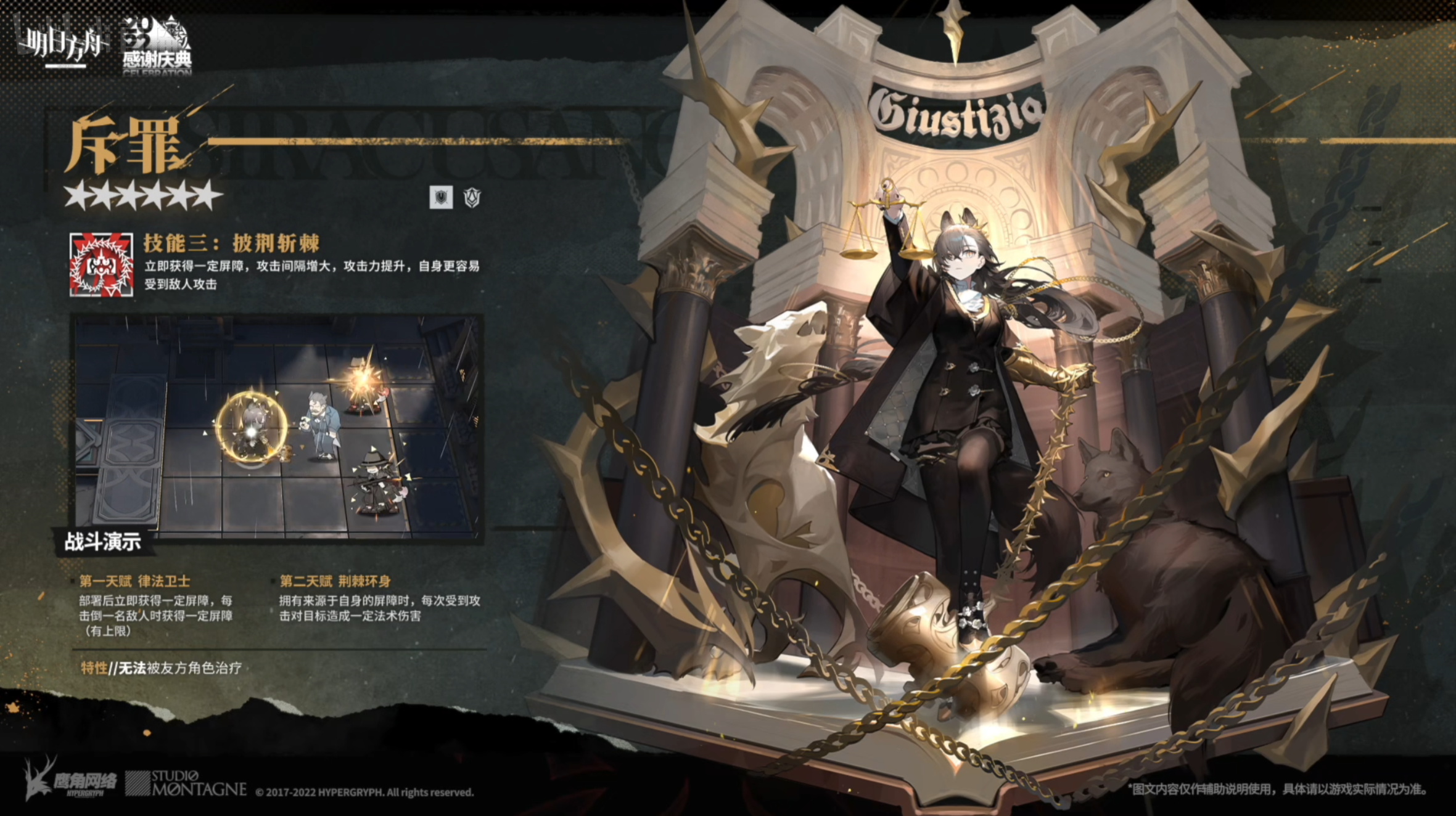Select the hexagonal branch badge icon
This screenshot has width=1456, height=816.
472,197
